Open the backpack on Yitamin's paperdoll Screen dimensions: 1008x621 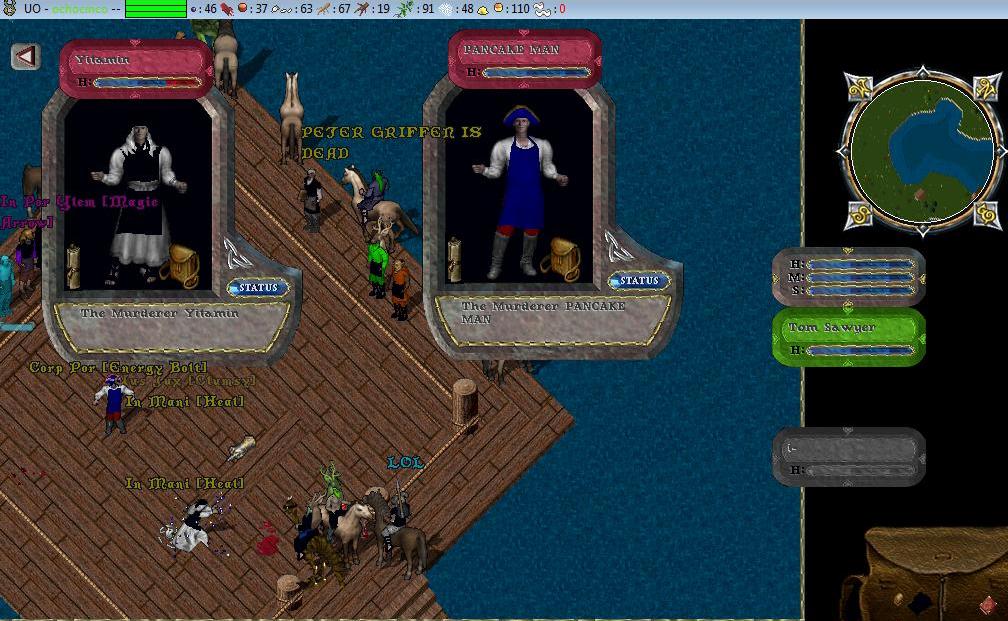coord(183,266)
